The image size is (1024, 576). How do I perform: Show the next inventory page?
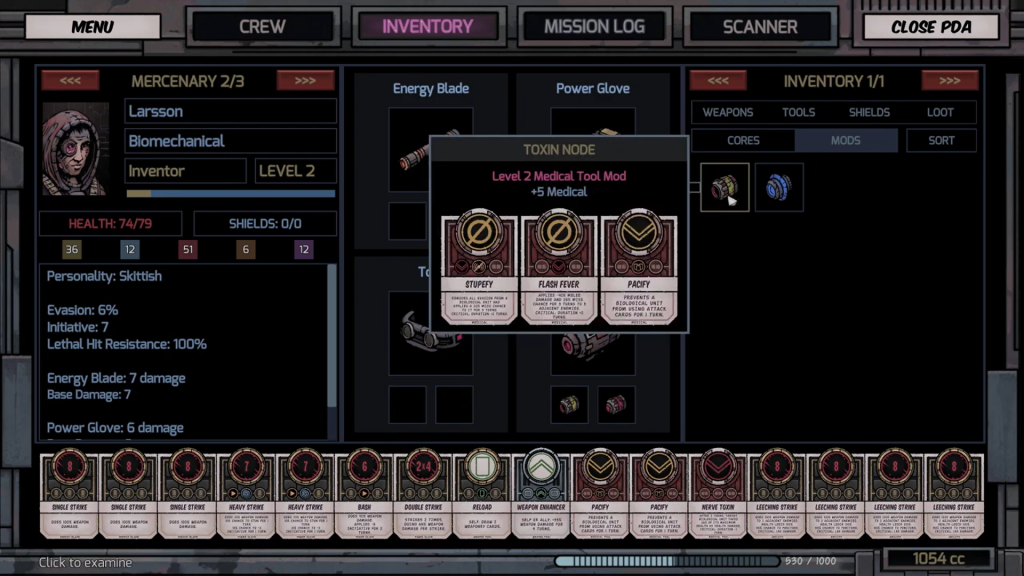point(949,81)
